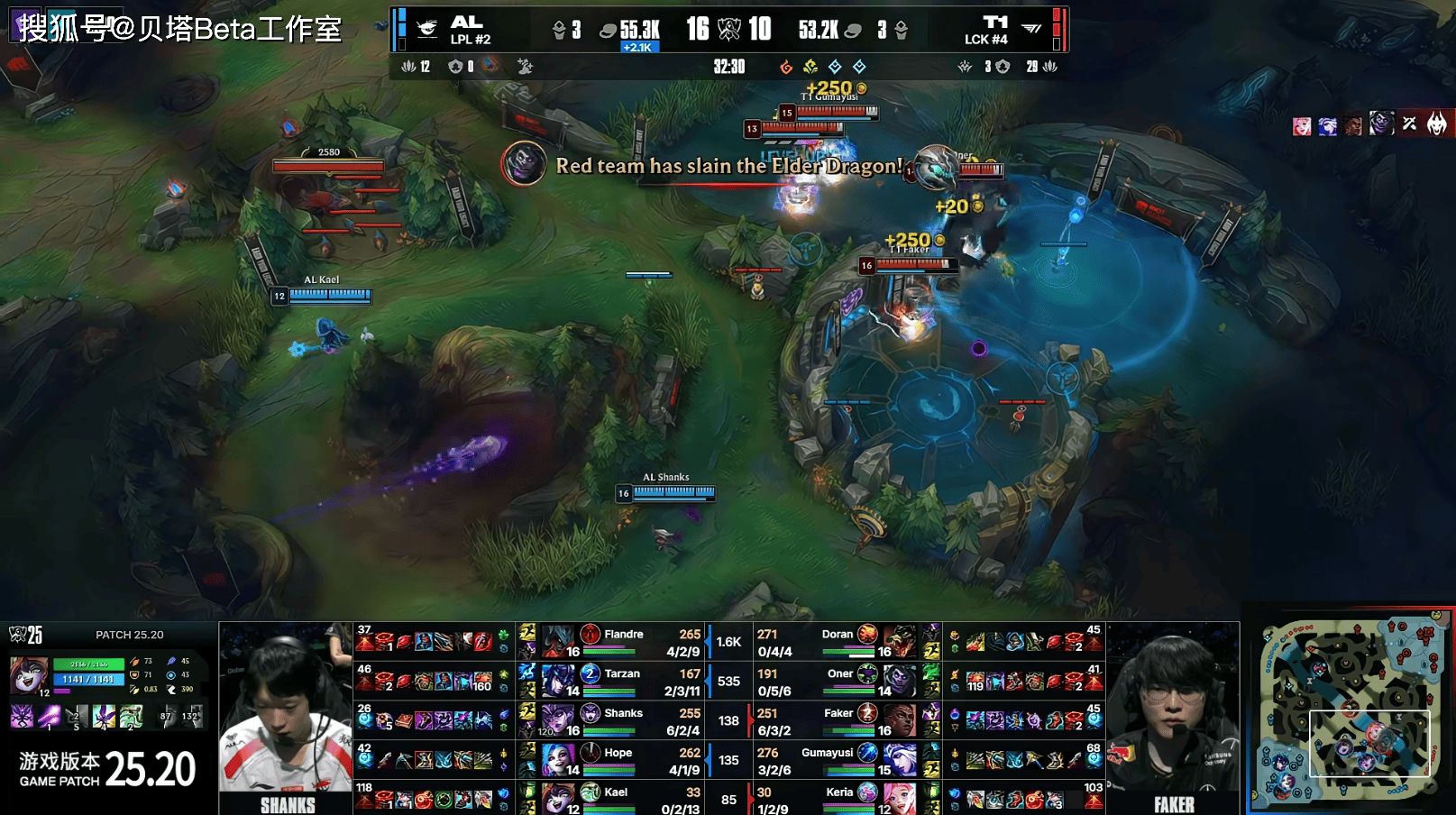Open the SHANKS player camera feed

(x=286, y=717)
